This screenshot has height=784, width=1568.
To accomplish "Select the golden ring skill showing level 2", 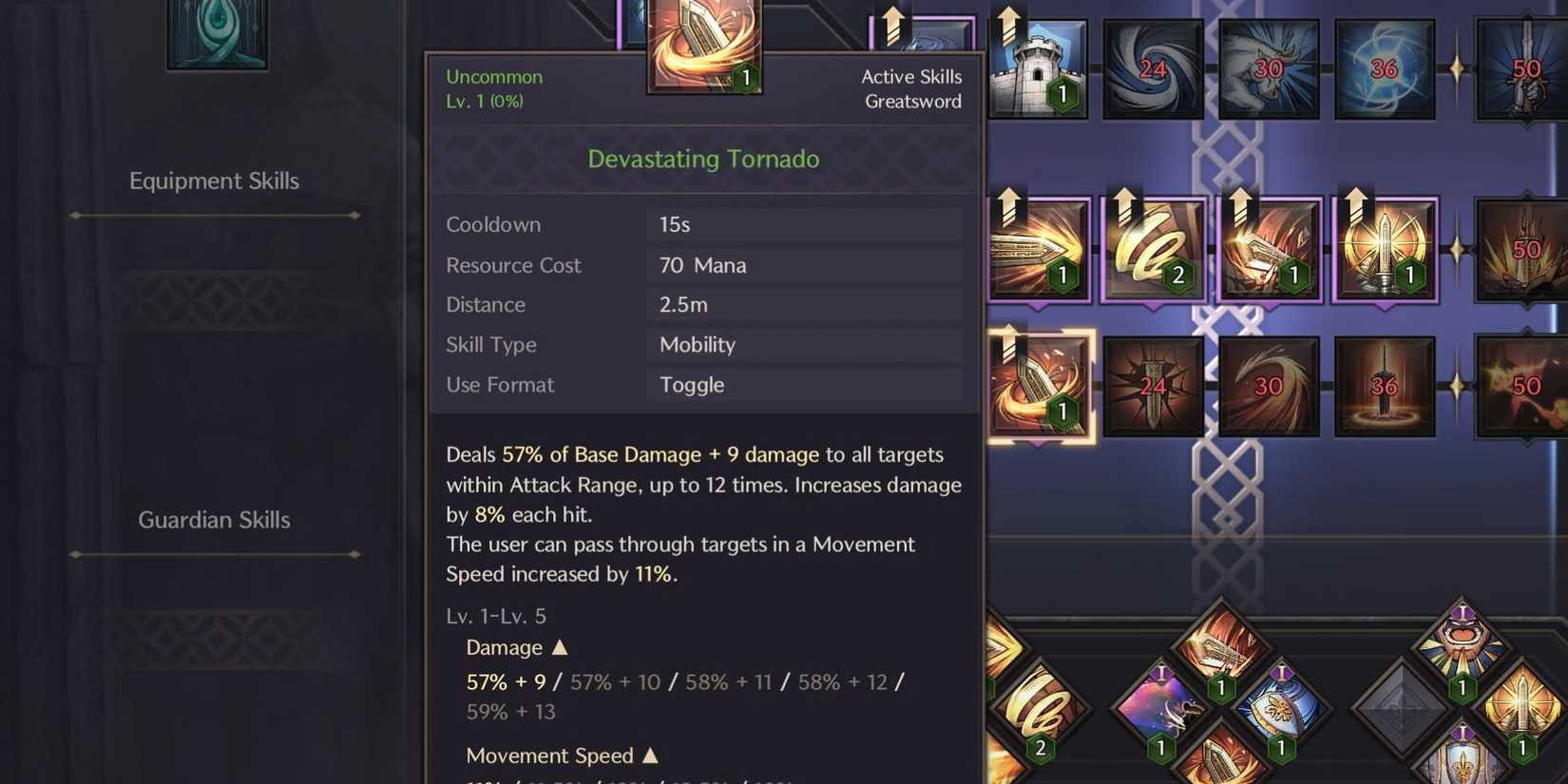I will tap(1153, 249).
